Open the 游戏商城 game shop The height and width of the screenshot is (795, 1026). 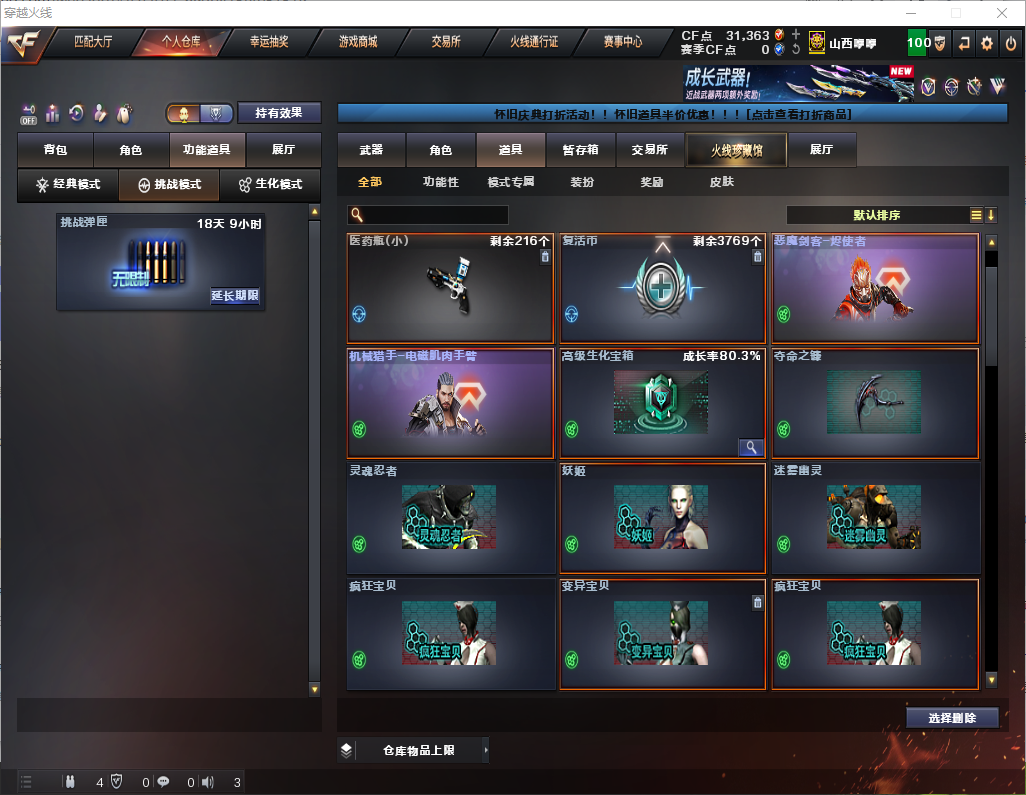(358, 42)
